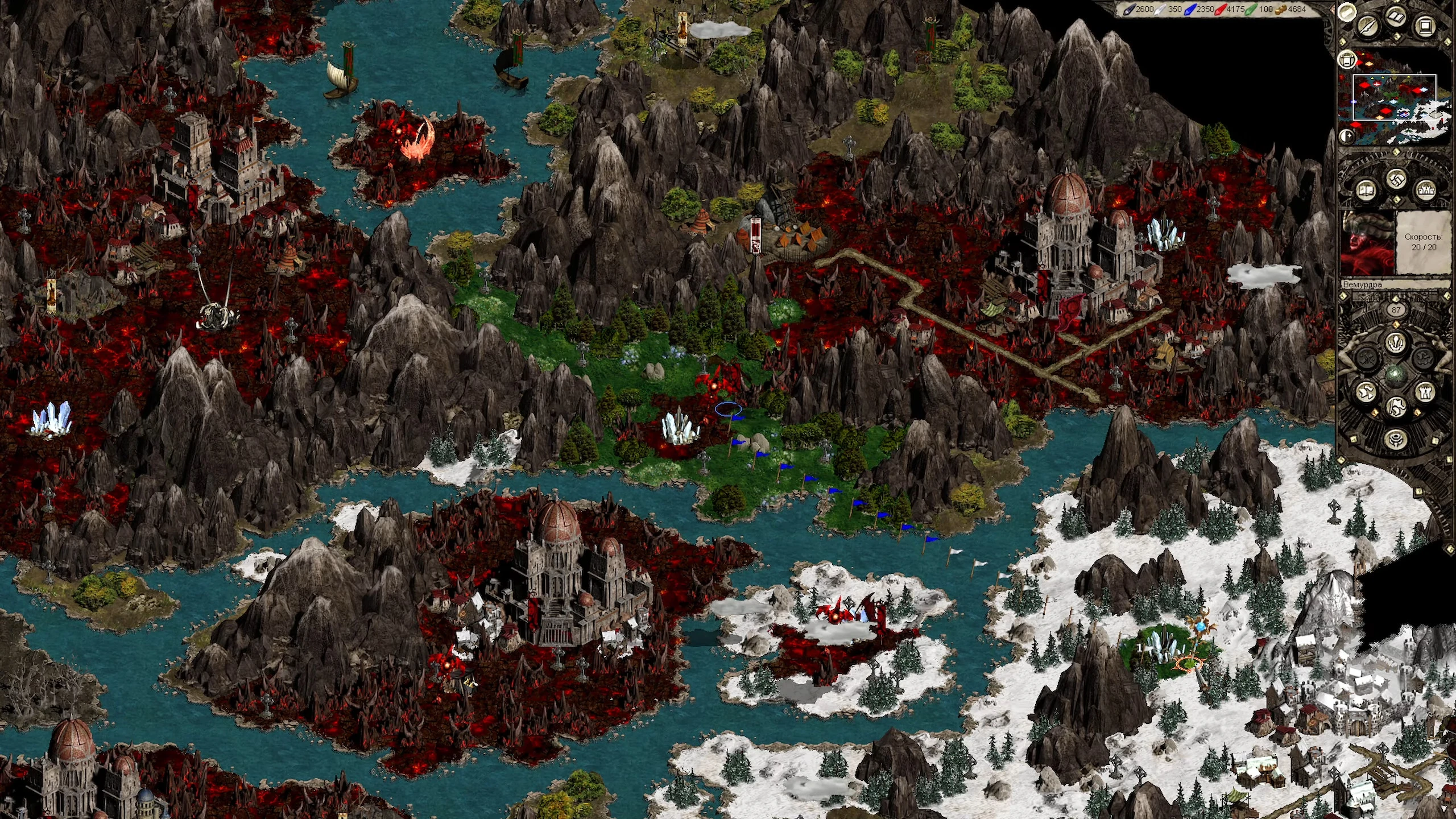
Task: Click the half-moon star button by minimap
Action: pos(1346,136)
